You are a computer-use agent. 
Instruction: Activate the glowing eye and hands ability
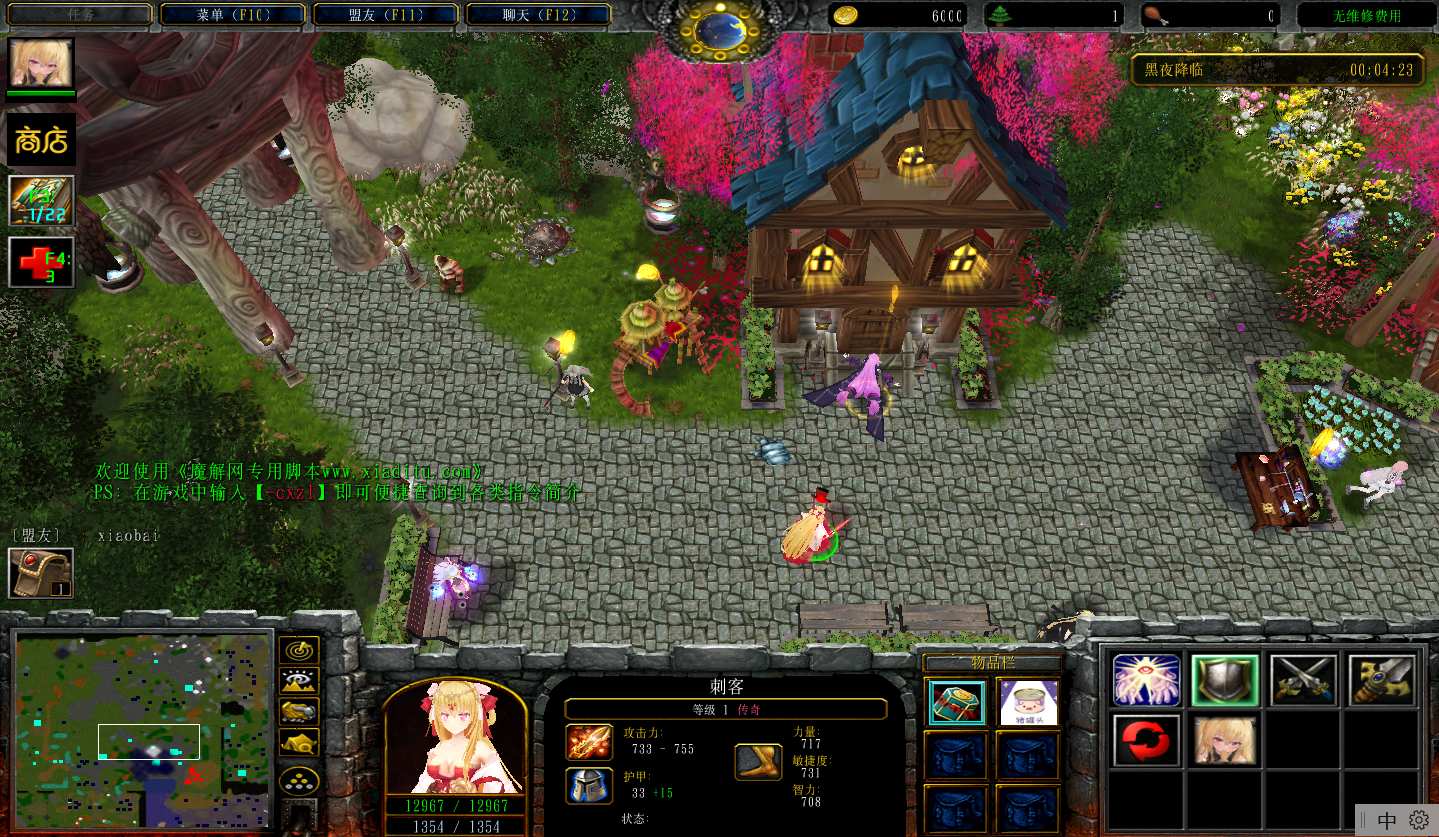click(1146, 680)
